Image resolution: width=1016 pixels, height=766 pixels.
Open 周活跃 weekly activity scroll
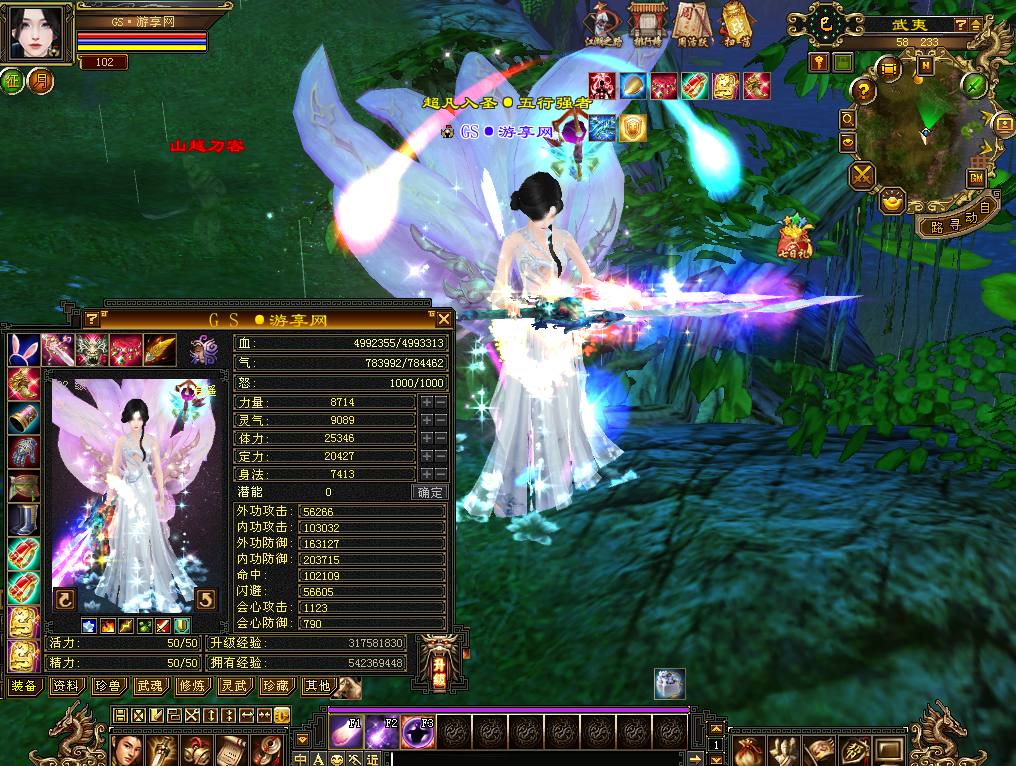point(690,24)
